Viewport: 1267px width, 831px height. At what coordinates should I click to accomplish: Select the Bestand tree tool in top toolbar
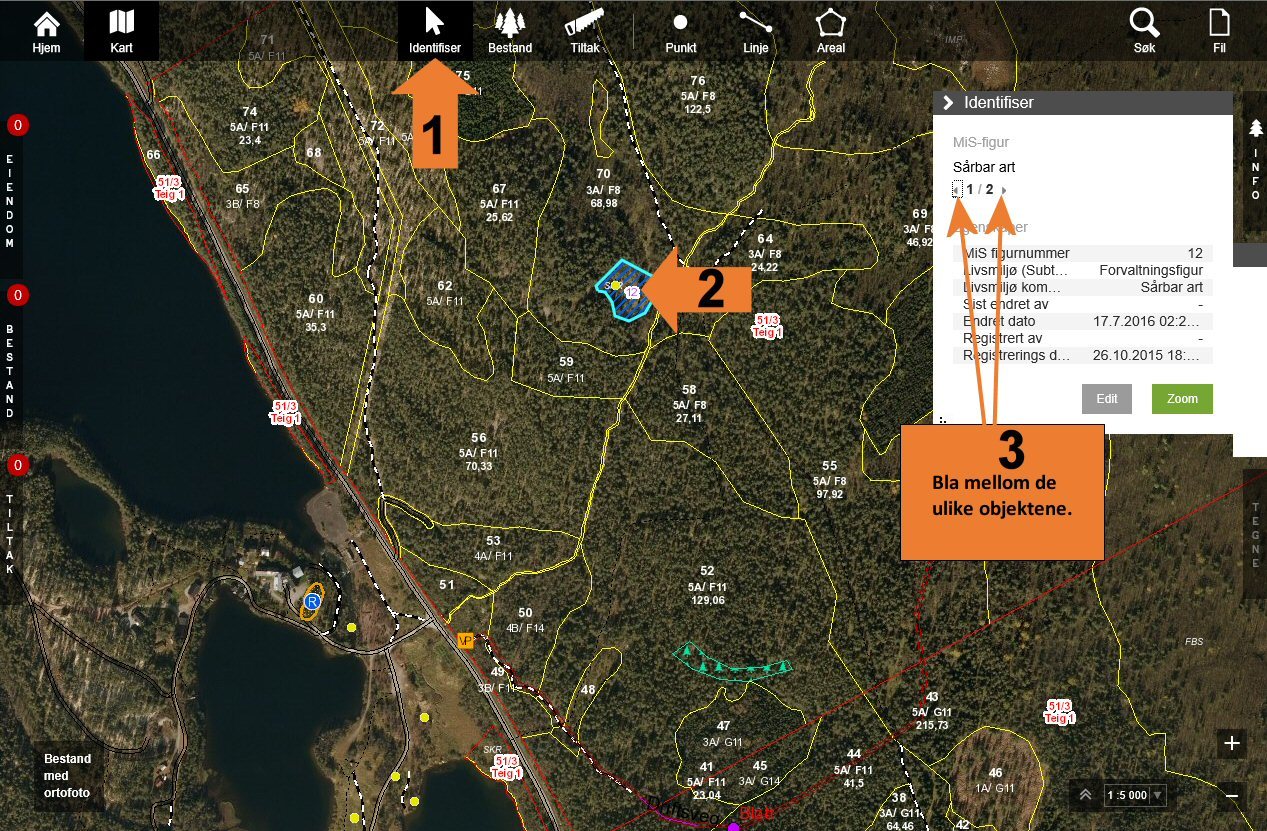click(510, 30)
